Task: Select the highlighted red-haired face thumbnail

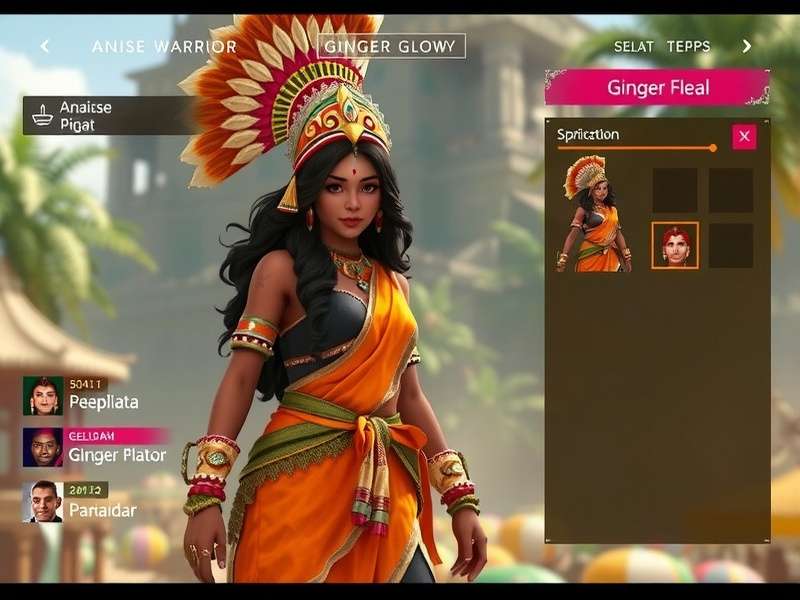Action: click(x=675, y=245)
